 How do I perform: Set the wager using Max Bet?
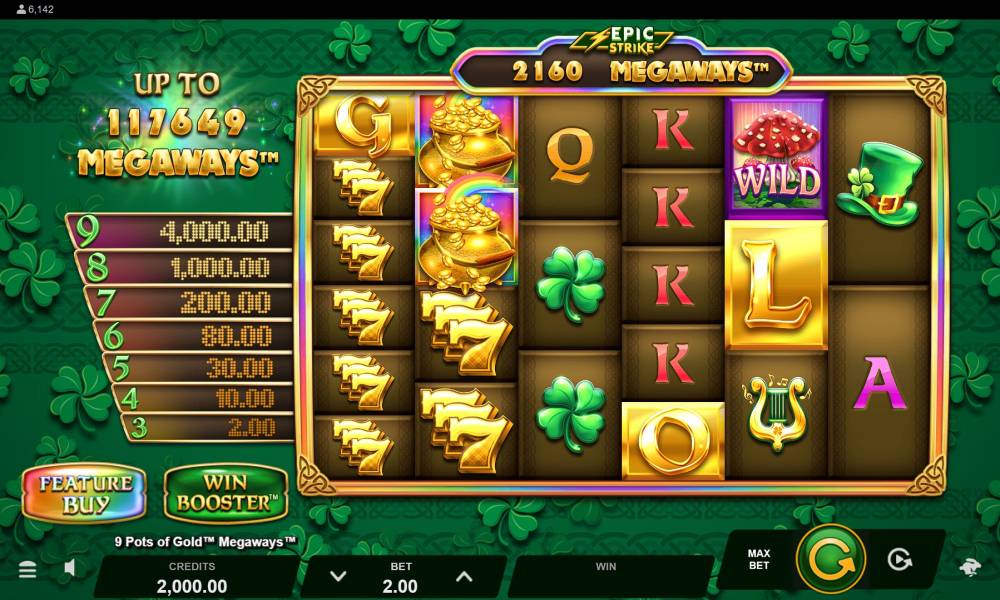click(x=759, y=559)
